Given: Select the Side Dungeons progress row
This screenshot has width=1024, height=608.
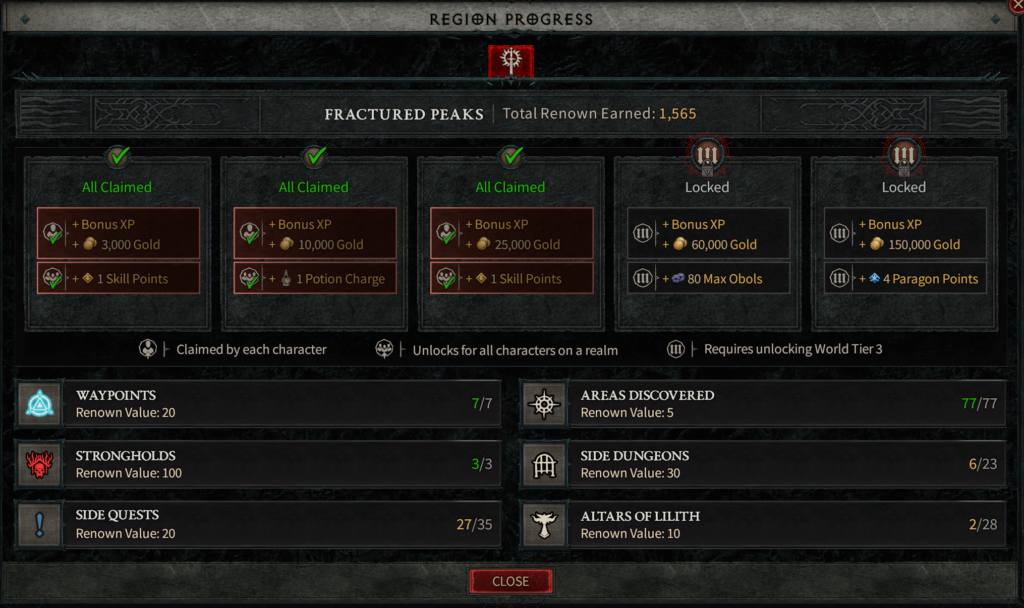Looking at the screenshot, I should [x=765, y=464].
